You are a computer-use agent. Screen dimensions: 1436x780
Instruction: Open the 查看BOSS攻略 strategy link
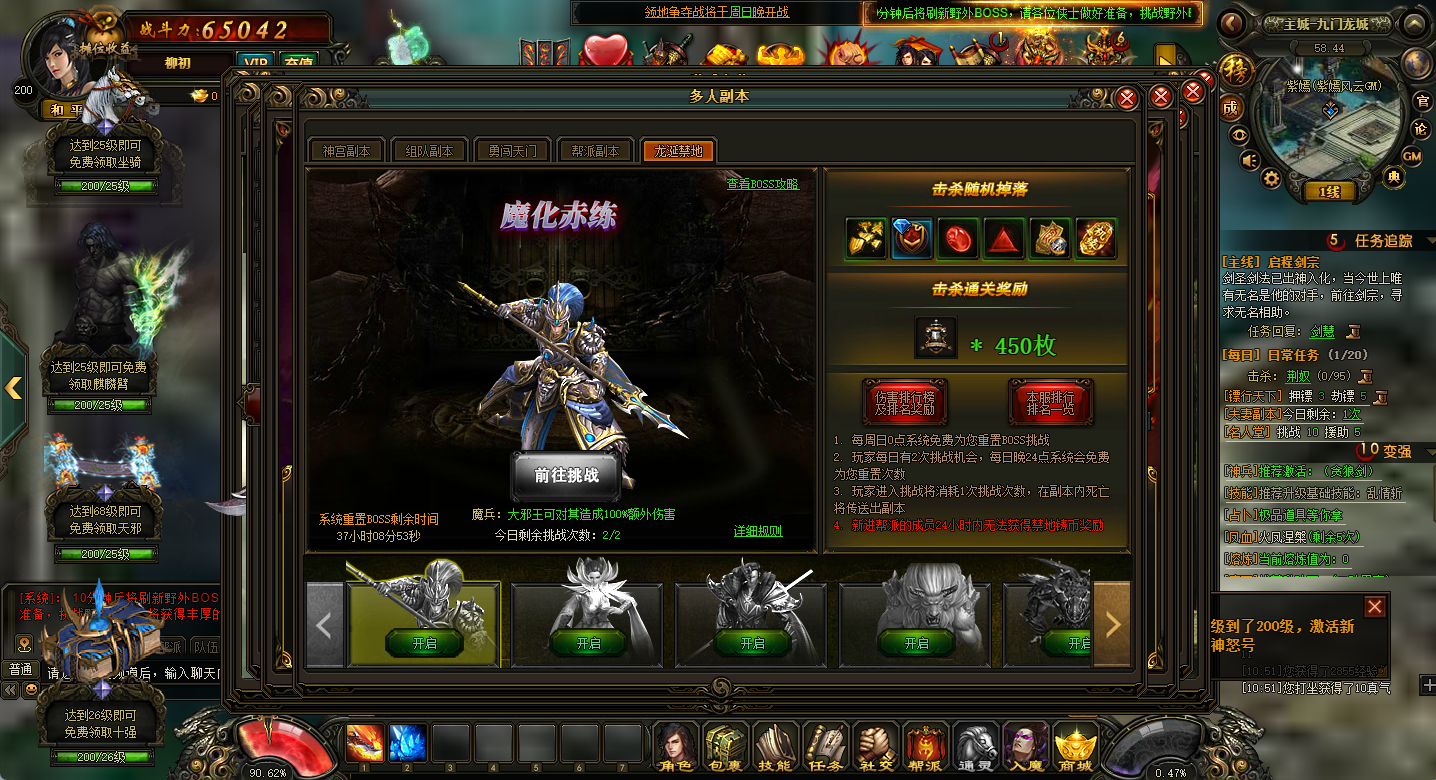(x=763, y=184)
